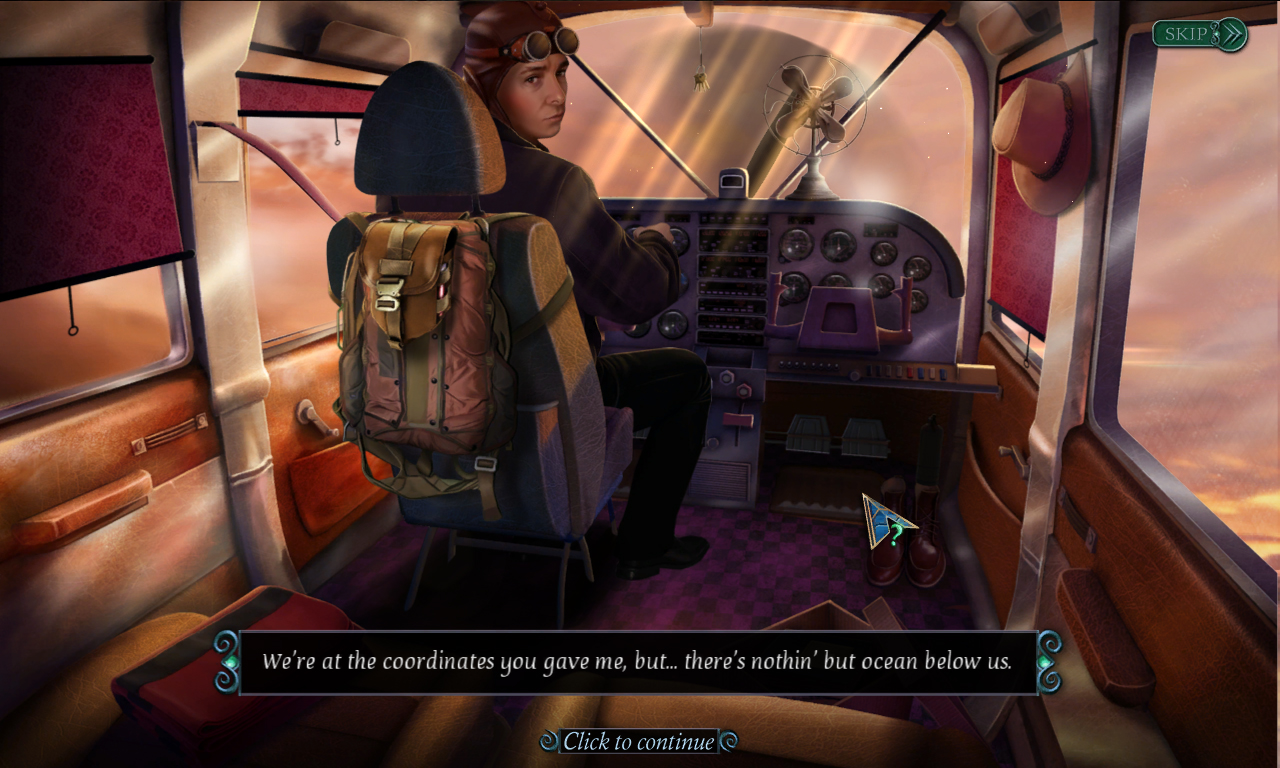Click the animated cursor arrow

click(880, 520)
